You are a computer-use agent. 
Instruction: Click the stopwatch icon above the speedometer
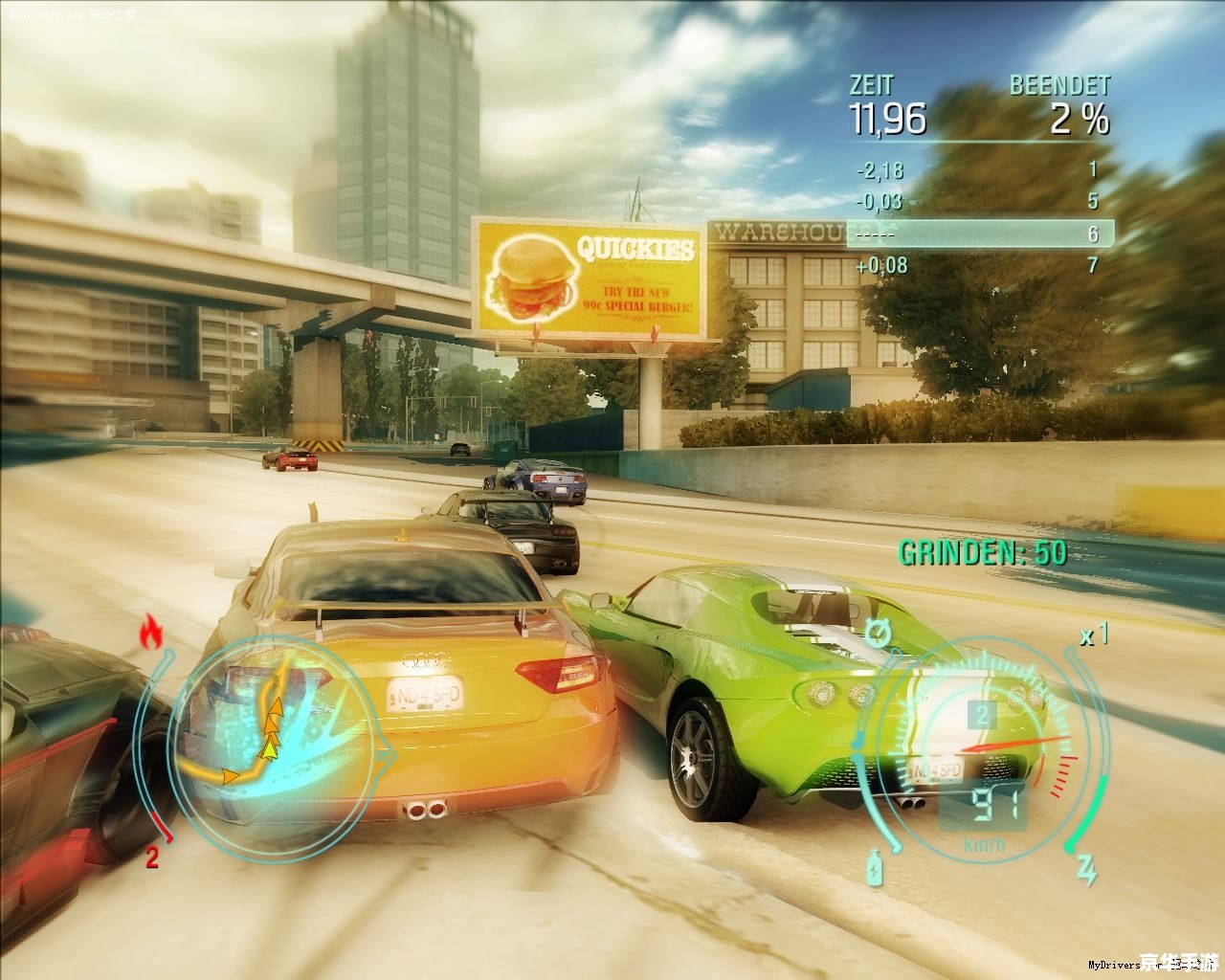coord(877,633)
